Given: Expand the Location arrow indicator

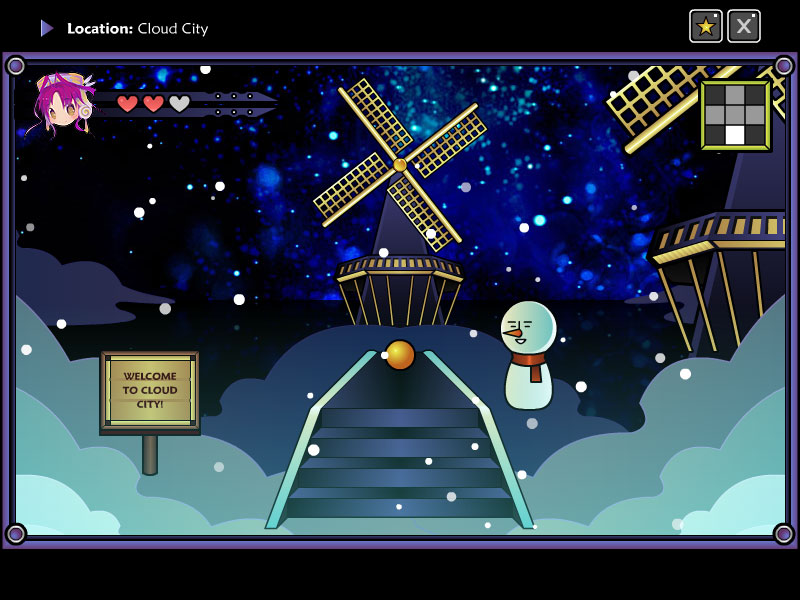Looking at the screenshot, I should [47, 28].
